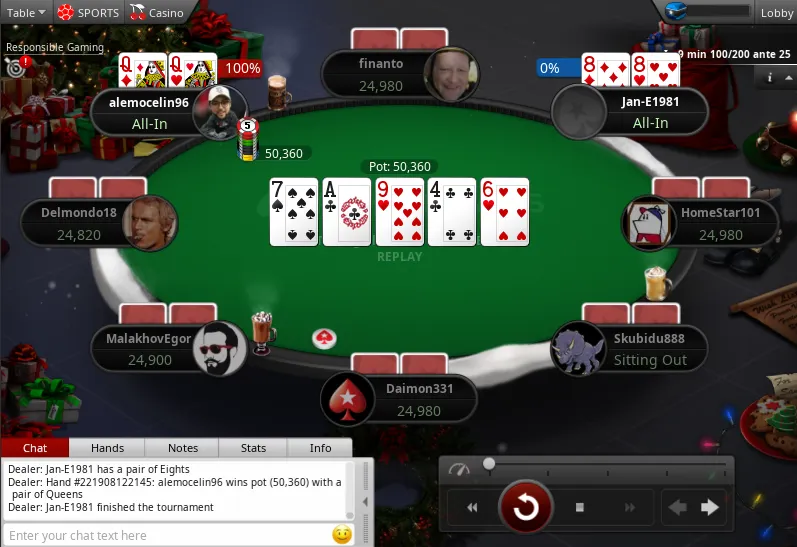Screen dimensions: 797x547
Task: Rewind the hand replay
Action: click(472, 508)
